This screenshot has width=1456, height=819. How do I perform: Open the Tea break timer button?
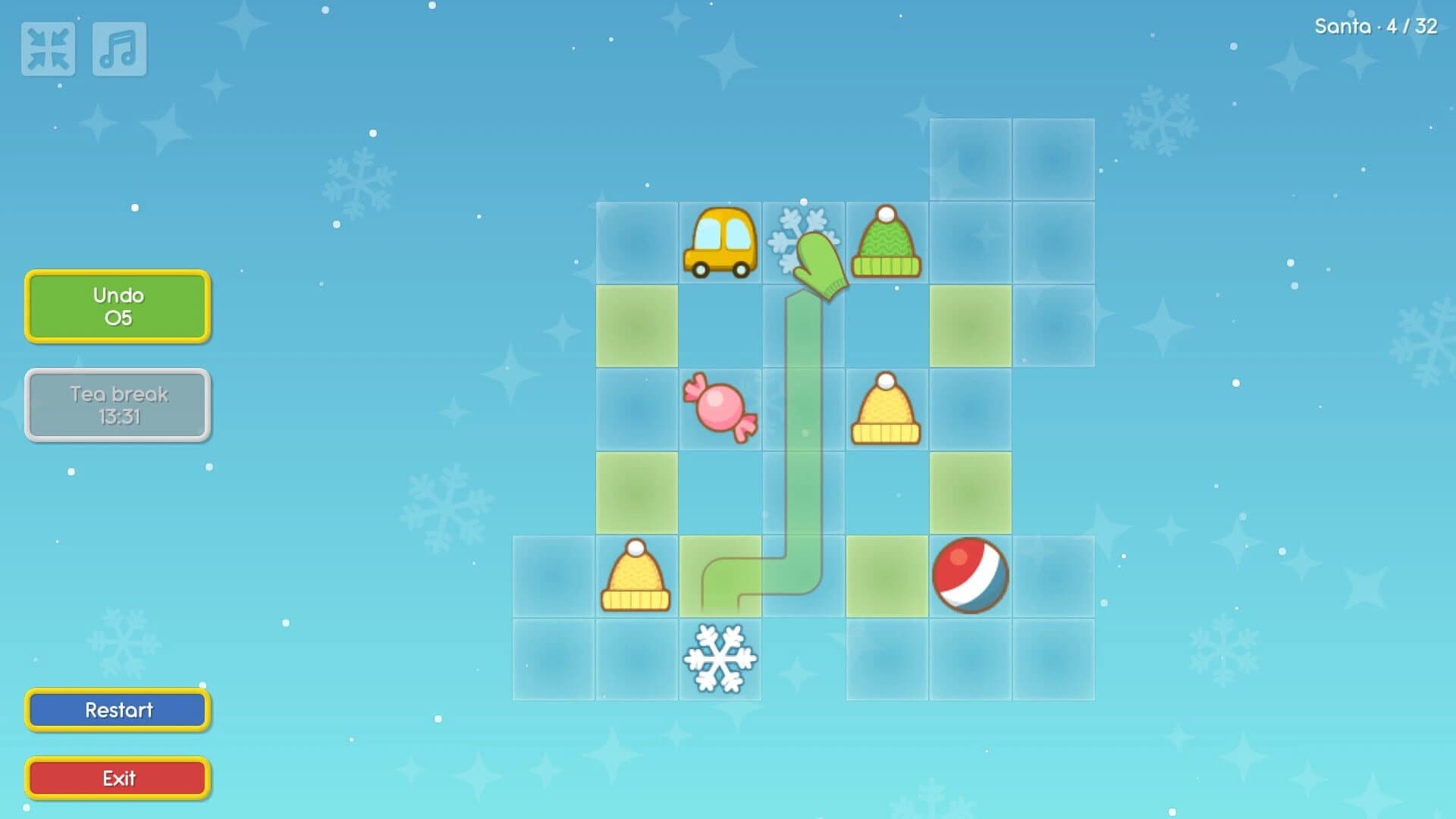(117, 405)
